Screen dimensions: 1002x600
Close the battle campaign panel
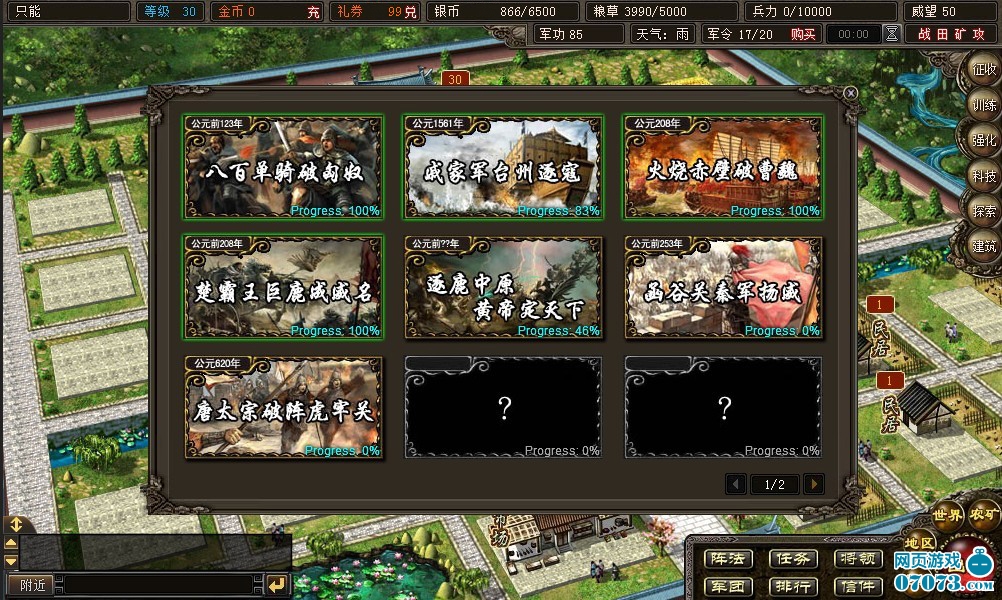point(850,93)
